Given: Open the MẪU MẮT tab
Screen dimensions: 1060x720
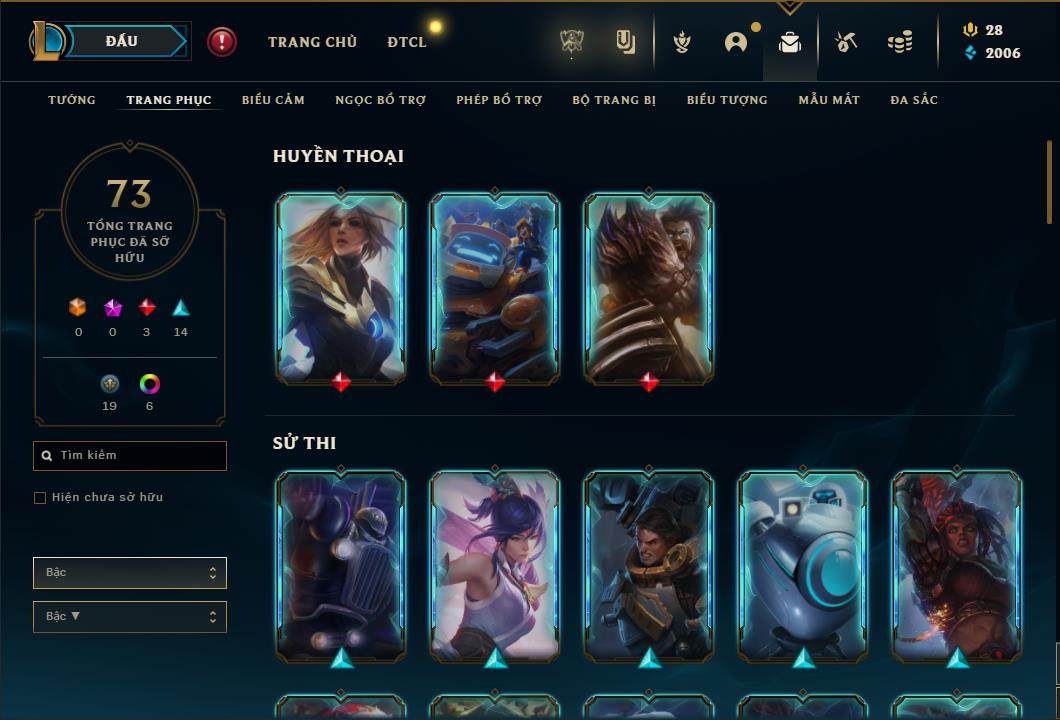Looking at the screenshot, I should pyautogui.click(x=829, y=100).
